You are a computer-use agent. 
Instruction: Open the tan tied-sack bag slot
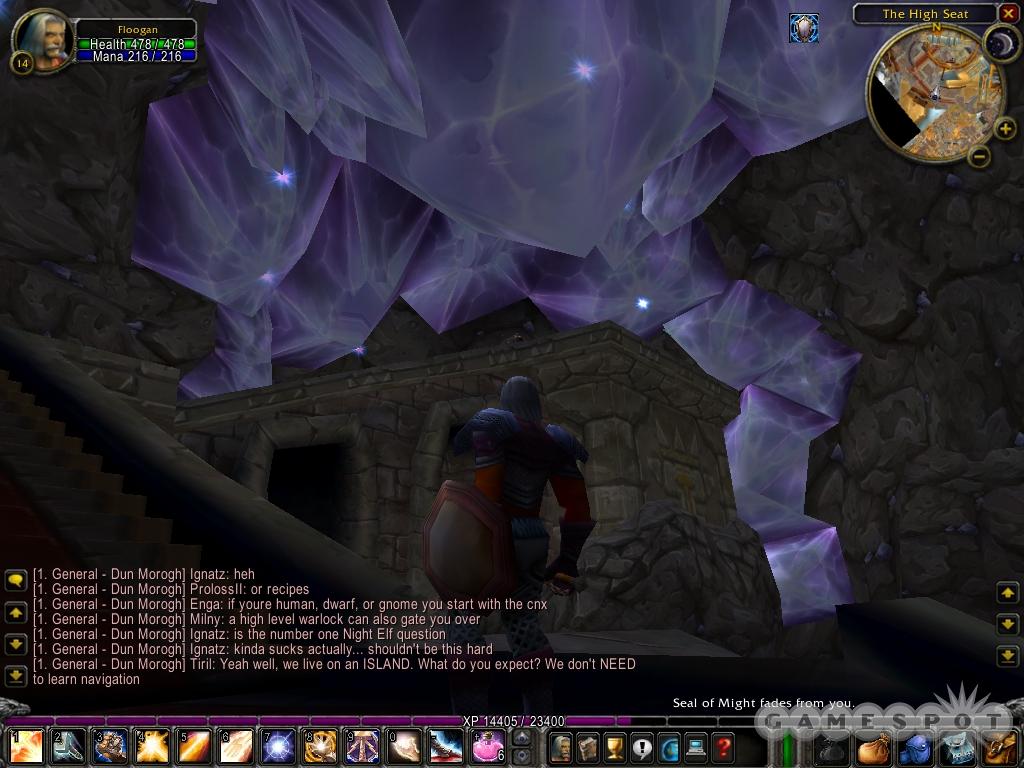[x=874, y=747]
